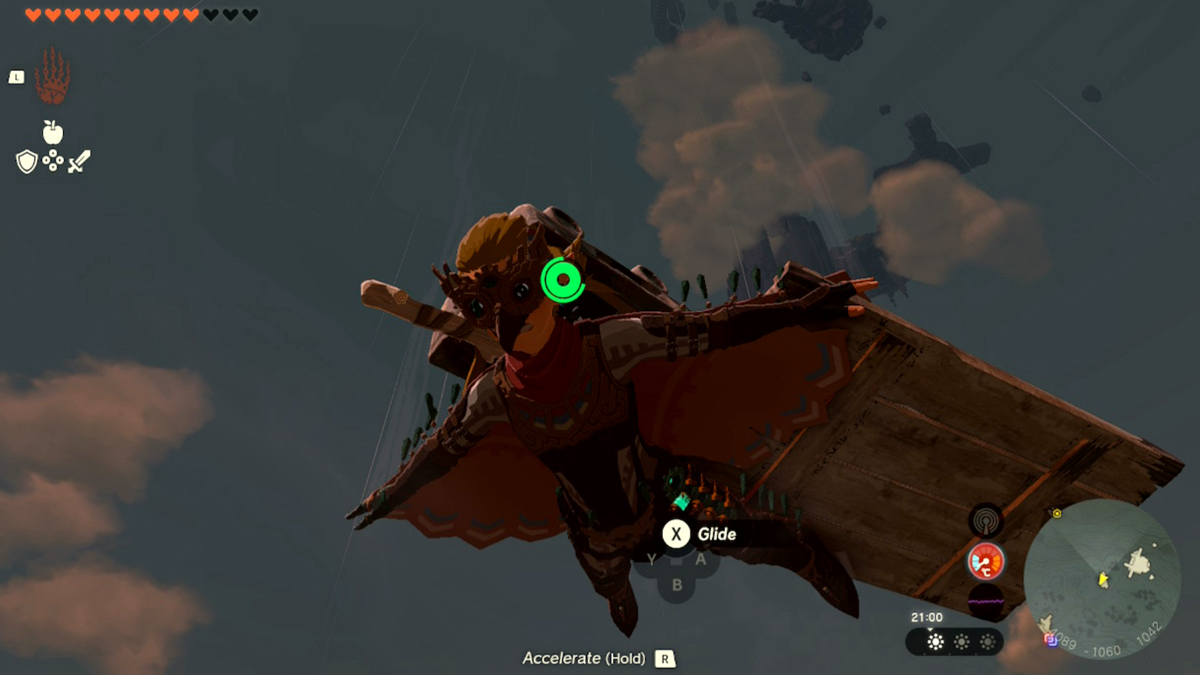Click the yellow player arrow on minimap

1103,579
